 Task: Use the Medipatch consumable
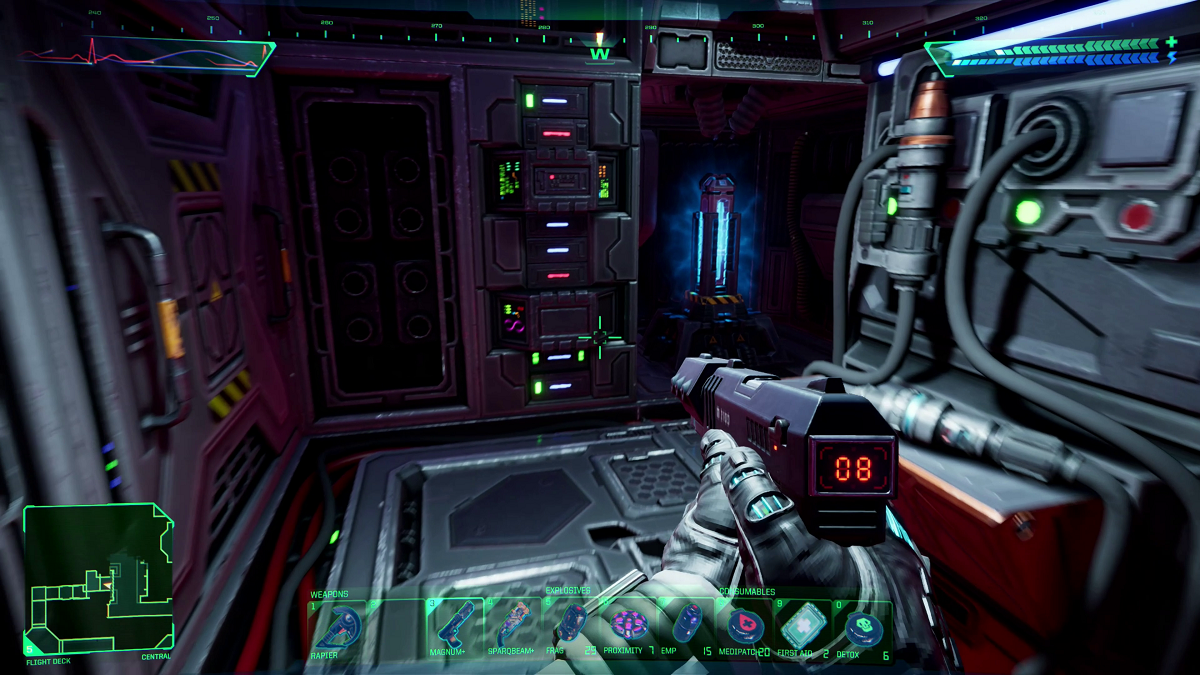pos(745,626)
